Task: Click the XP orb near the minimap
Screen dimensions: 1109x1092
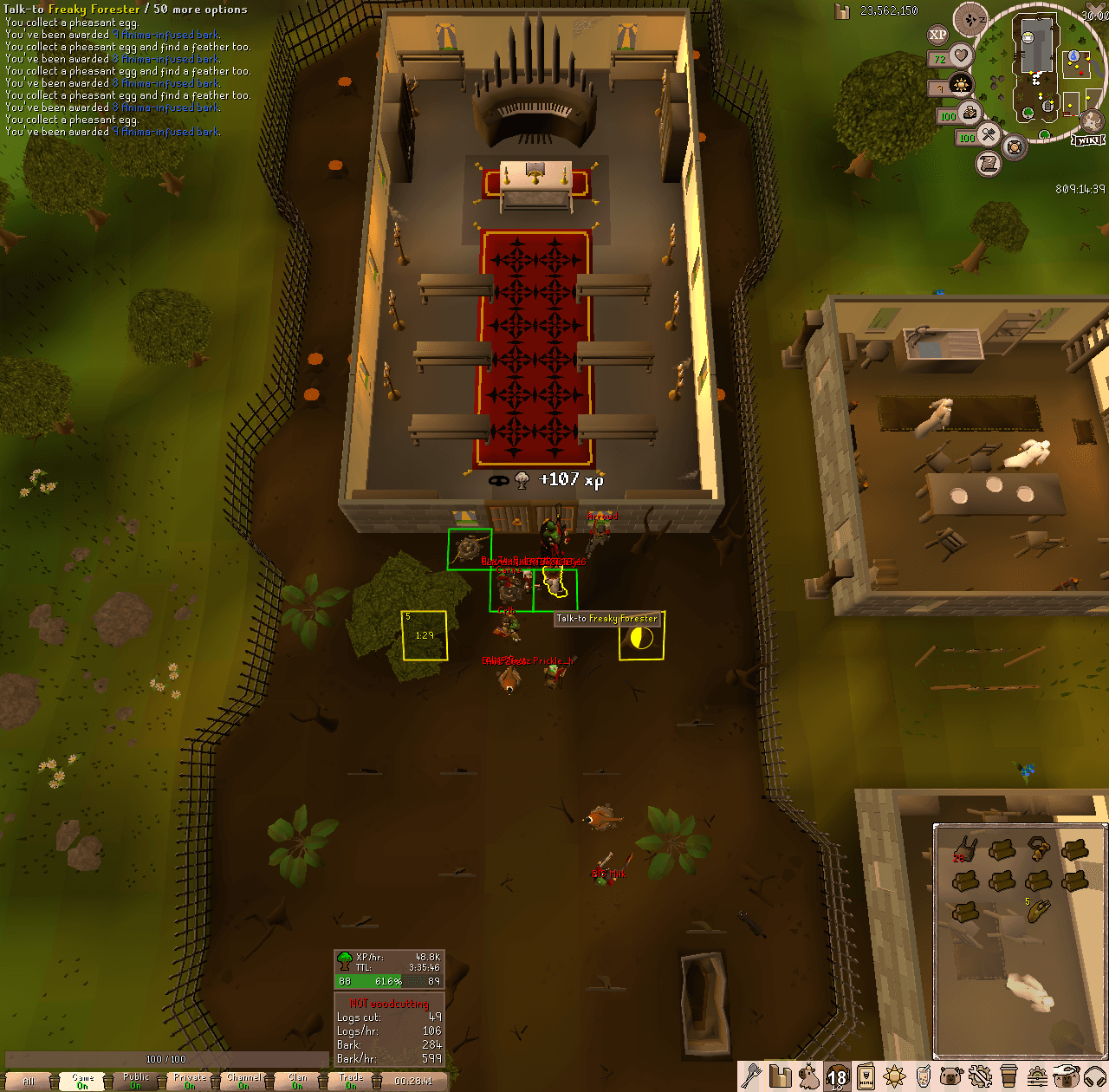Action: tap(937, 34)
